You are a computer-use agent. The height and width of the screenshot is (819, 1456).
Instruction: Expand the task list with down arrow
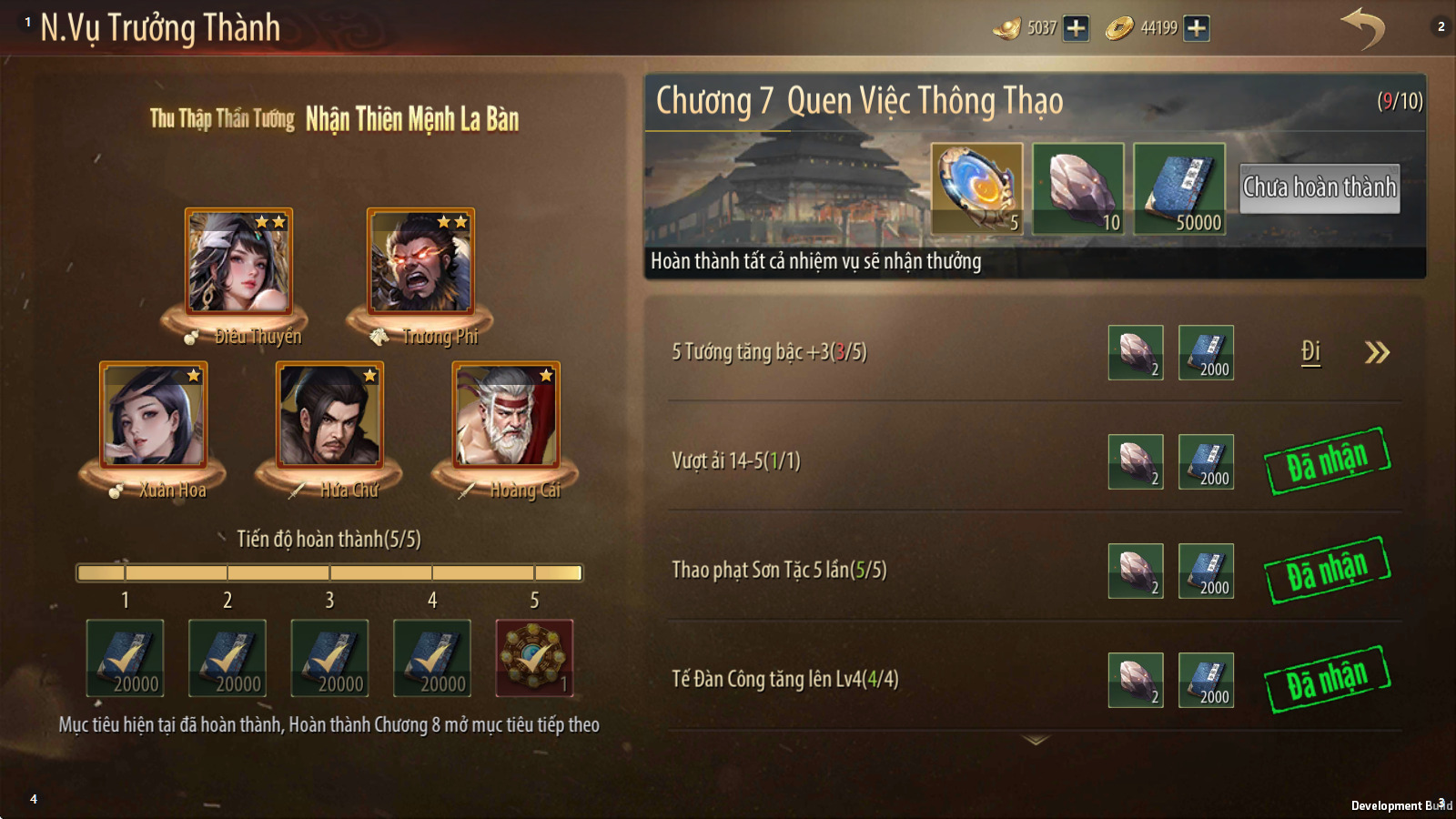(x=1036, y=741)
